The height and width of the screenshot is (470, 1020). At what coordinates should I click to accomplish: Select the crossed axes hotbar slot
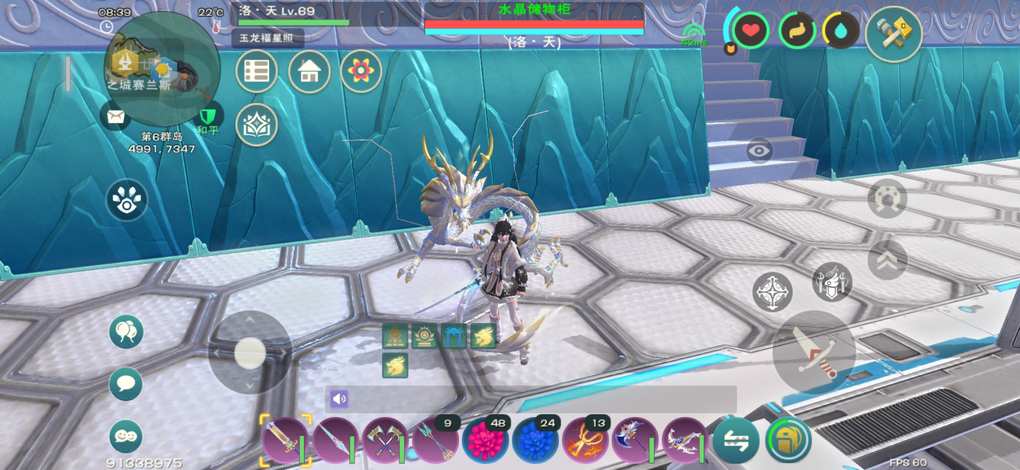[x=385, y=439]
